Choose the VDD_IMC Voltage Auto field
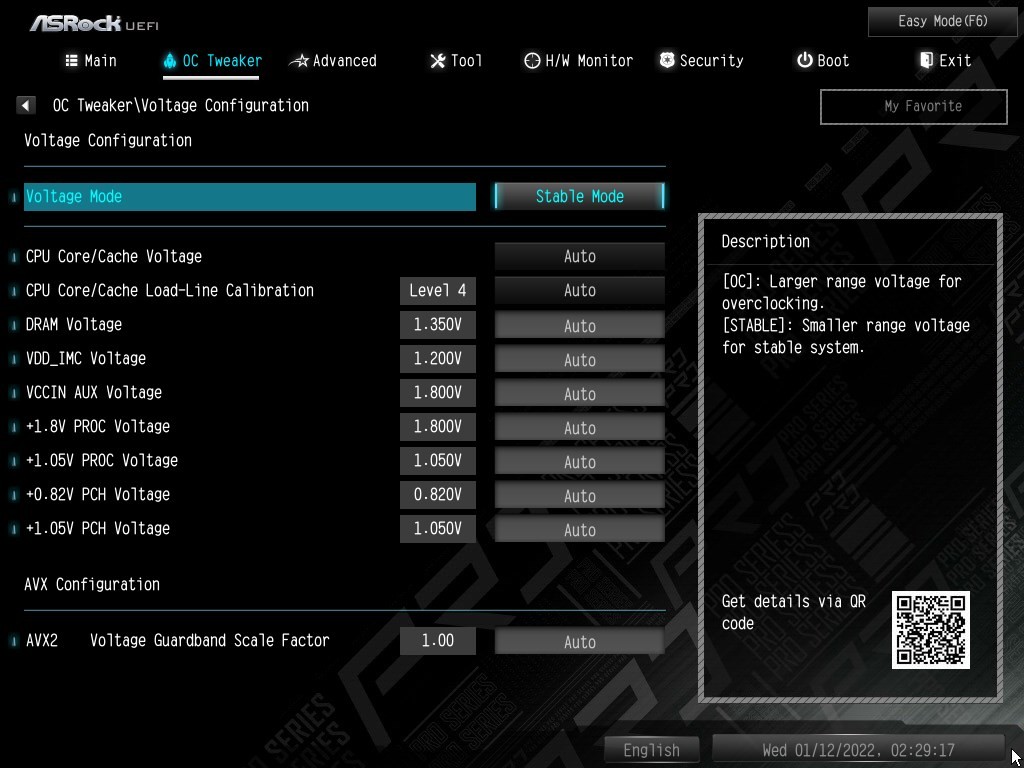The image size is (1024, 768). coord(579,359)
